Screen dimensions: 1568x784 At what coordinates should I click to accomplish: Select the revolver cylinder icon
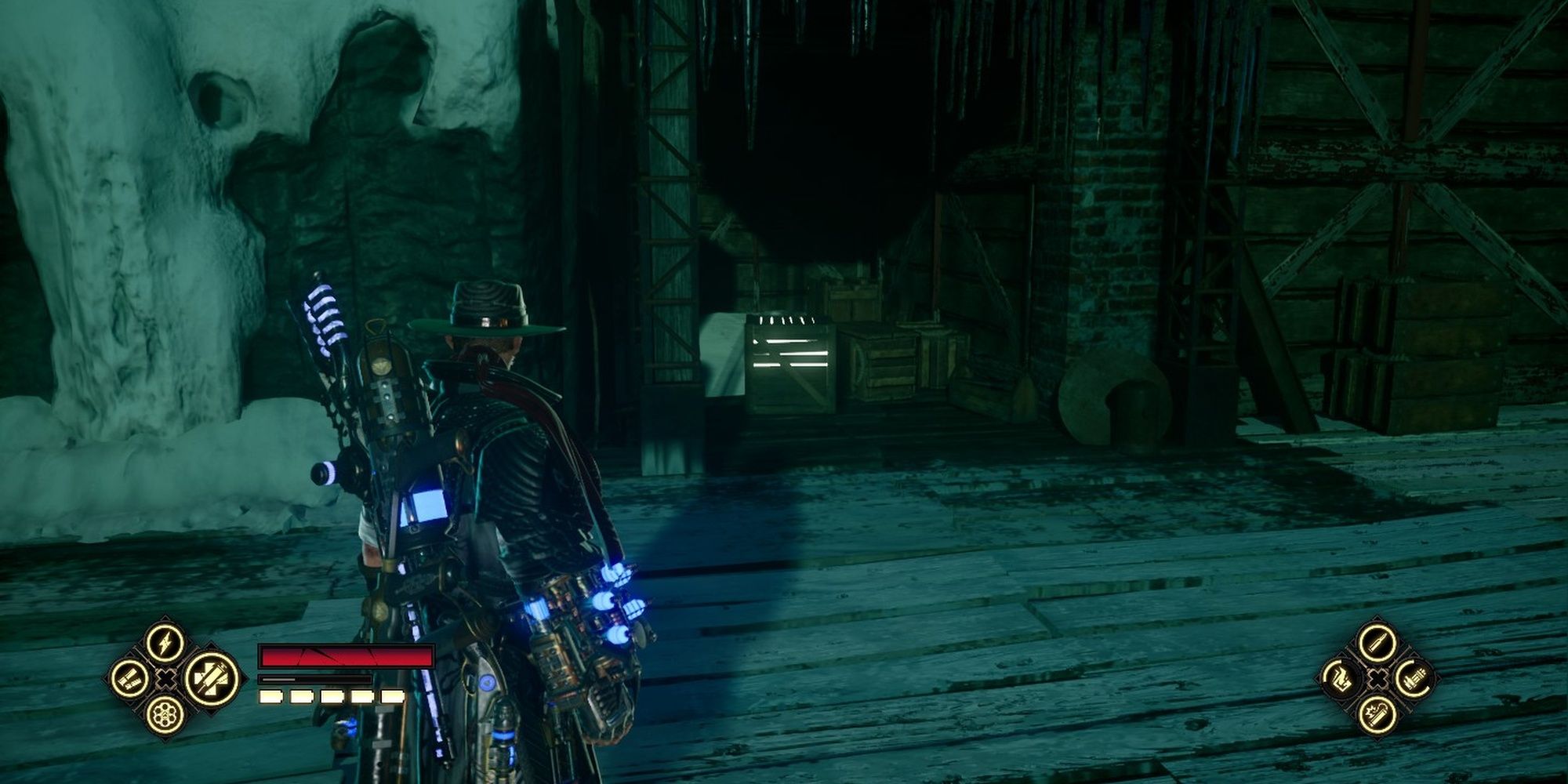point(166,715)
